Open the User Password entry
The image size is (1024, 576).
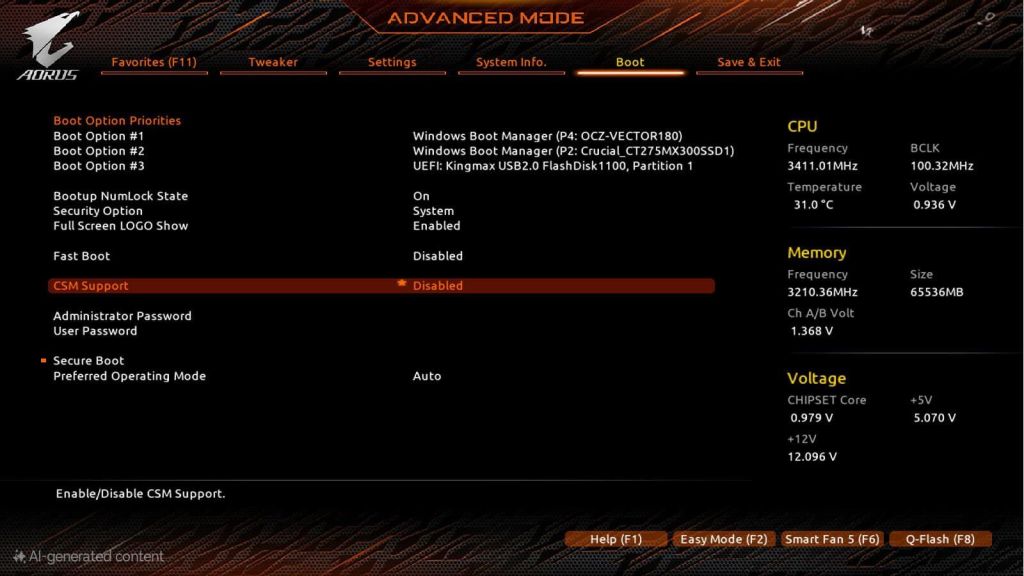click(95, 331)
